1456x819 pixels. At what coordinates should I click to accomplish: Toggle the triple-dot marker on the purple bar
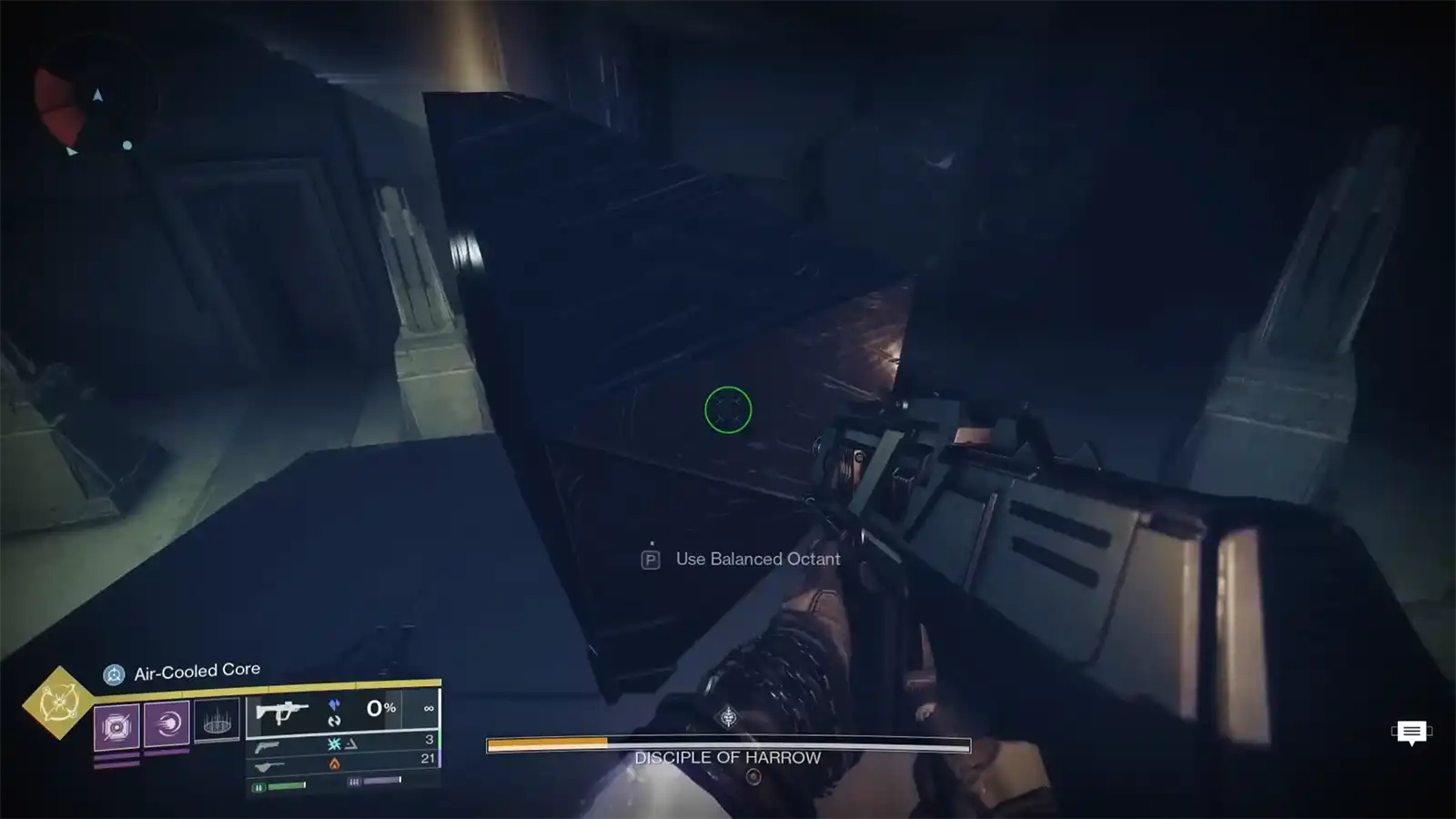pyautogui.click(x=355, y=781)
